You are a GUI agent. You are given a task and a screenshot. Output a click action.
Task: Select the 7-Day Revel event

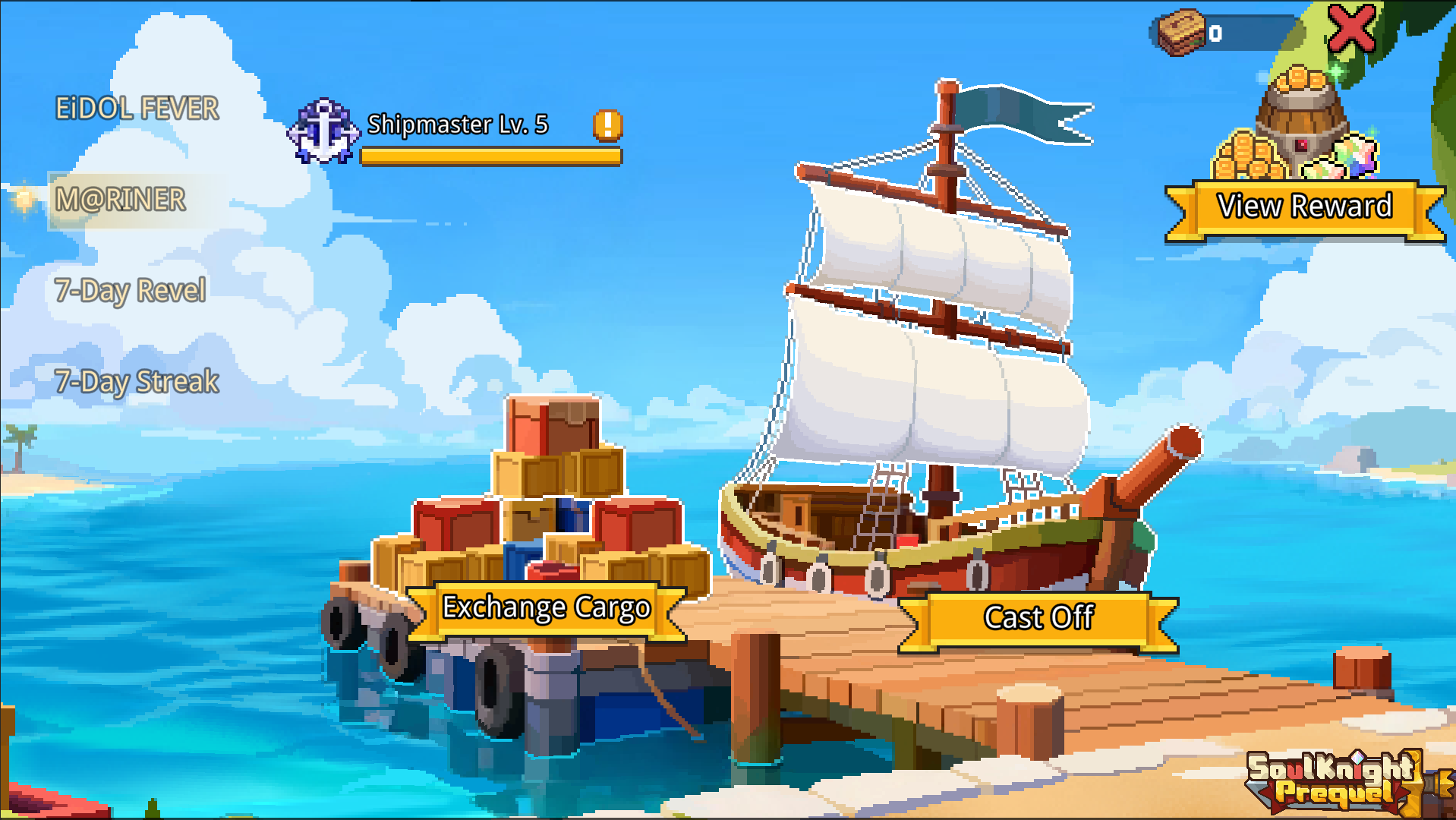[131, 290]
